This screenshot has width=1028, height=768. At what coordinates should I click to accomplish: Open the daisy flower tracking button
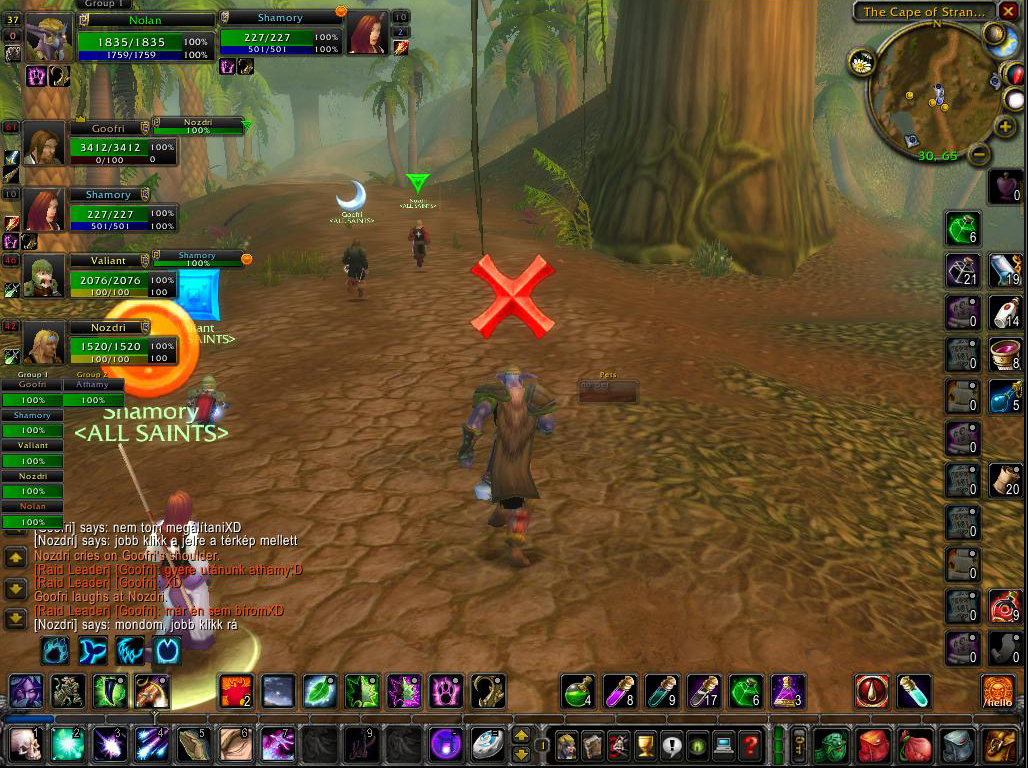[861, 63]
